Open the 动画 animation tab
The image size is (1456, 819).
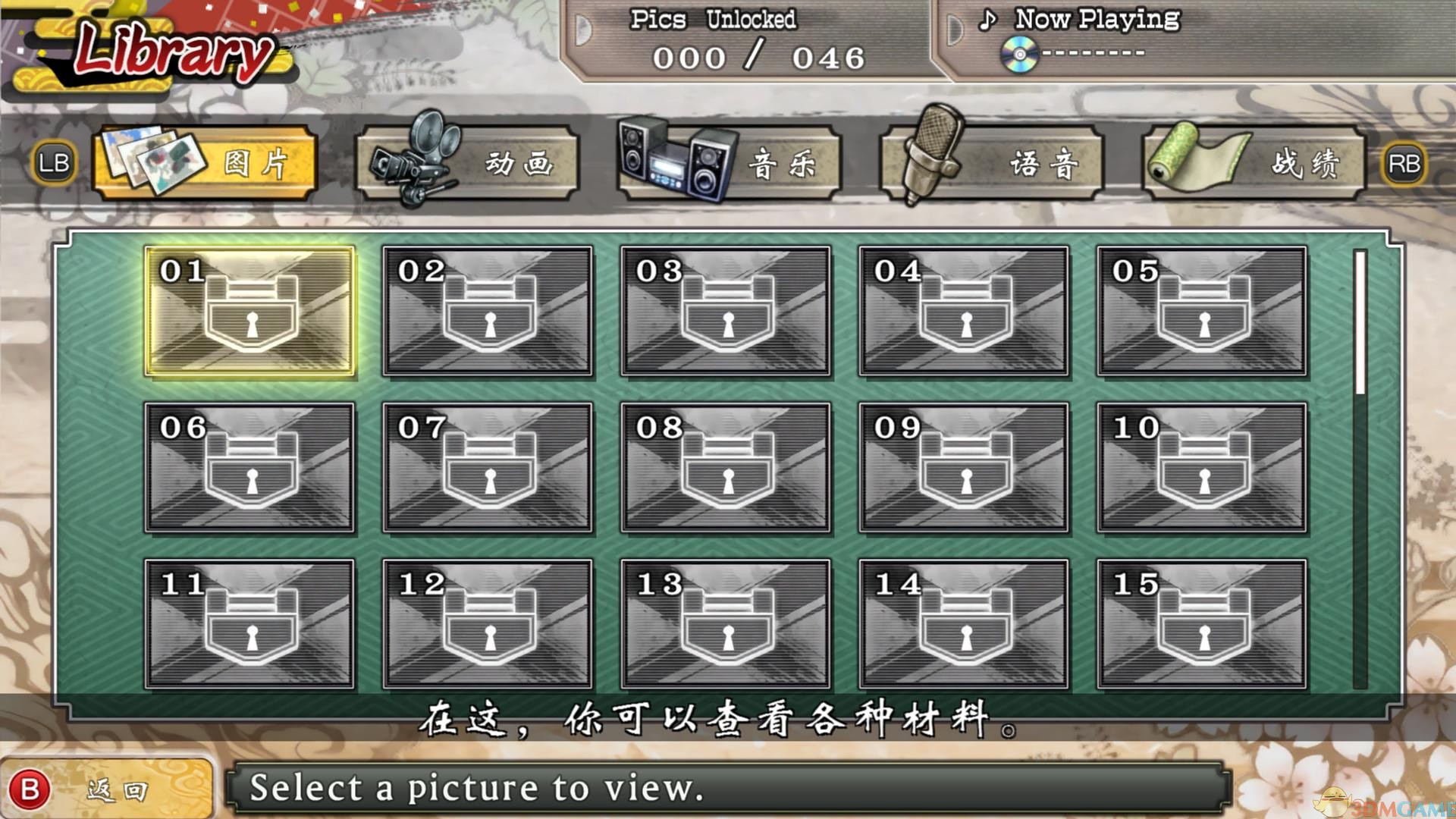[x=467, y=163]
